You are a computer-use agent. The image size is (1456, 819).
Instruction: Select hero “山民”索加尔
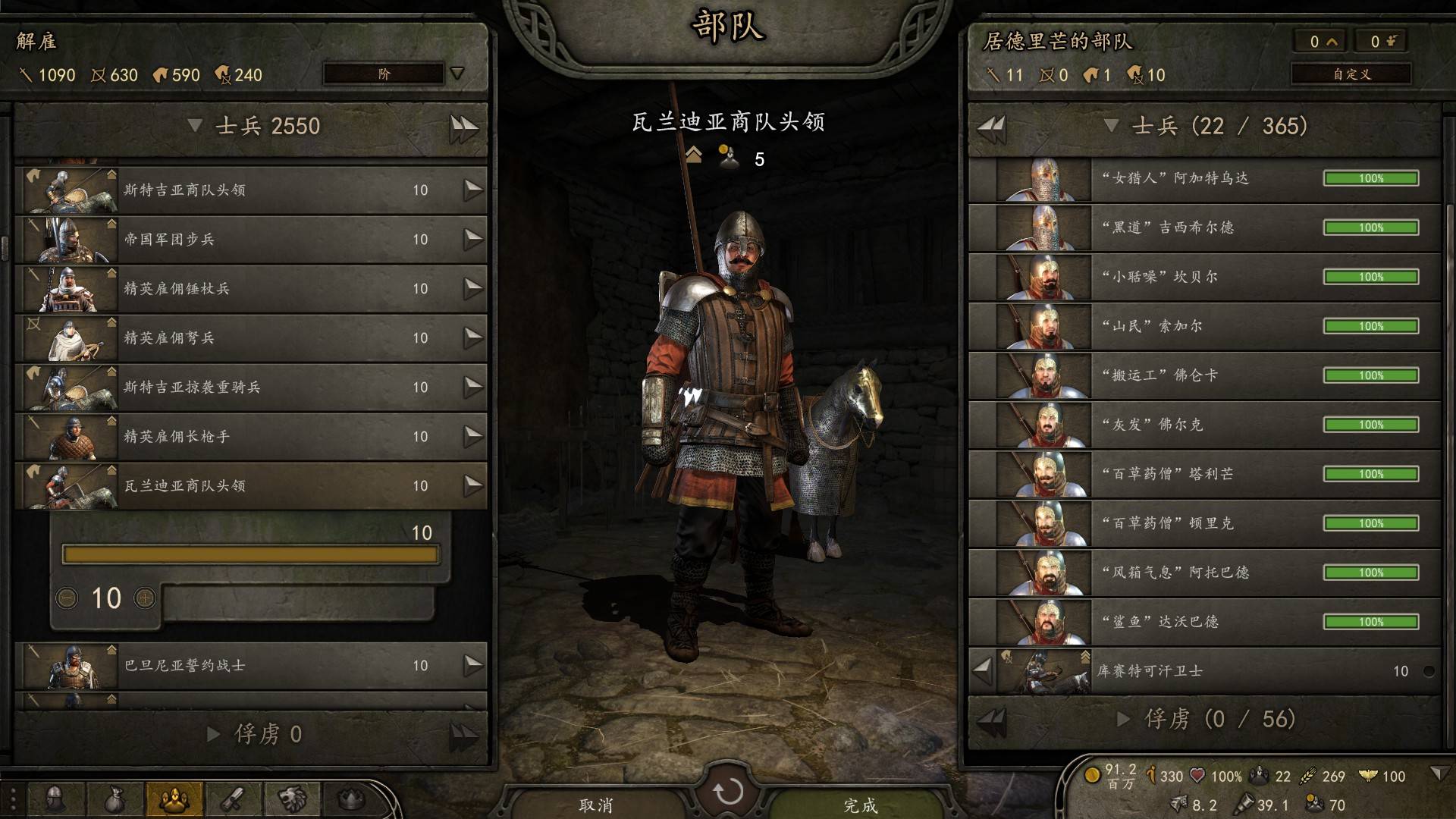pos(1204,326)
